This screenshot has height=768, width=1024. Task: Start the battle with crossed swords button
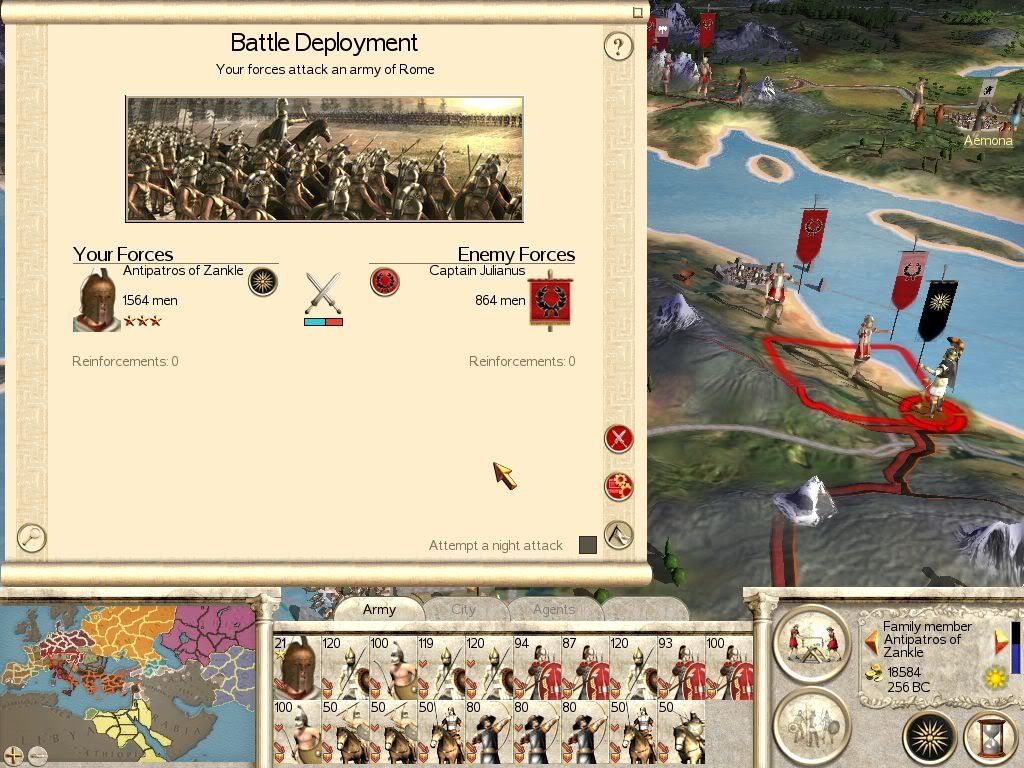pyautogui.click(x=619, y=438)
